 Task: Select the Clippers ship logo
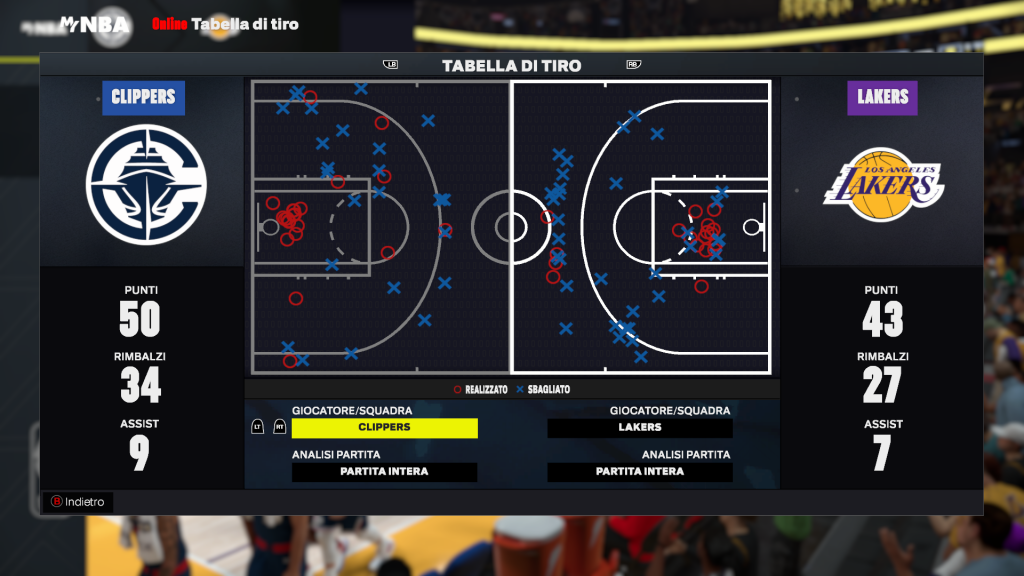pyautogui.click(x=146, y=184)
